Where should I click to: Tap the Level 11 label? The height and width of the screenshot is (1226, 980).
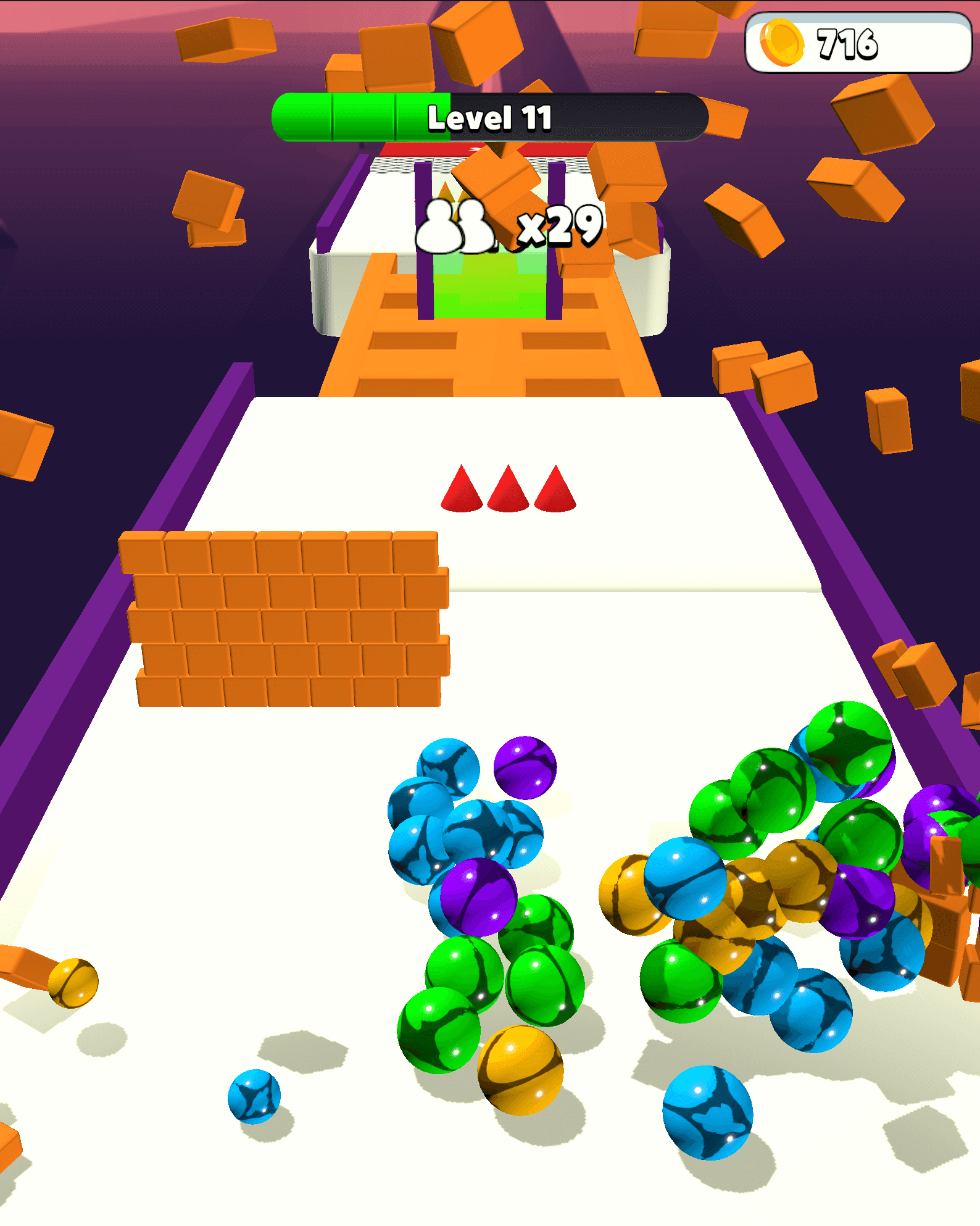coord(491,119)
